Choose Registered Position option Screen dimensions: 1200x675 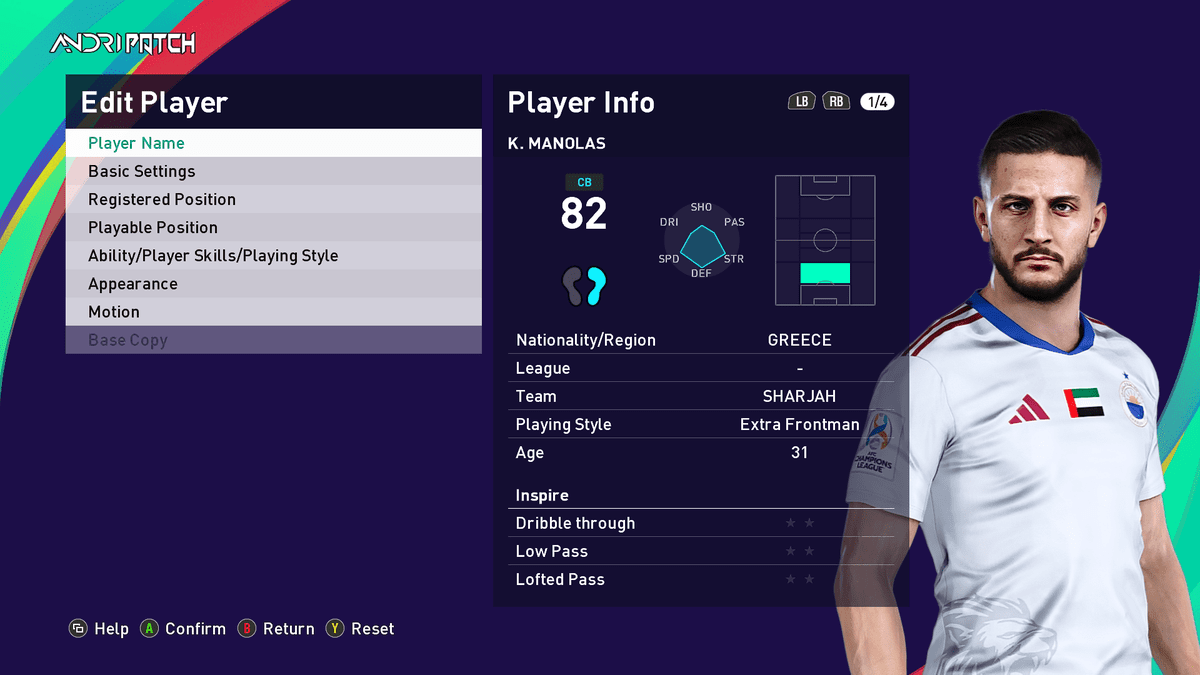pyautogui.click(x=273, y=199)
